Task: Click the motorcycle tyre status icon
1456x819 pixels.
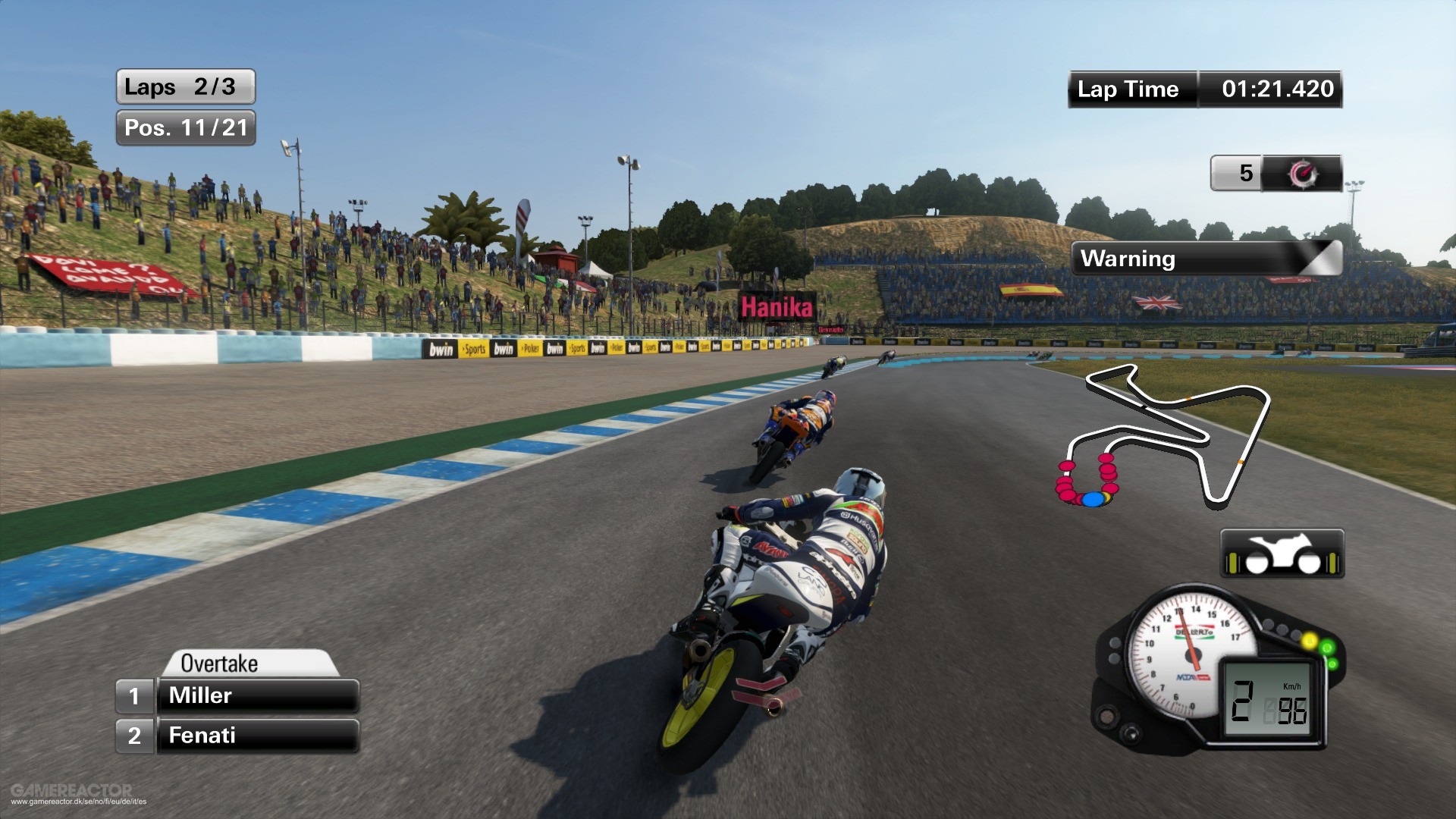Action: [1282, 554]
